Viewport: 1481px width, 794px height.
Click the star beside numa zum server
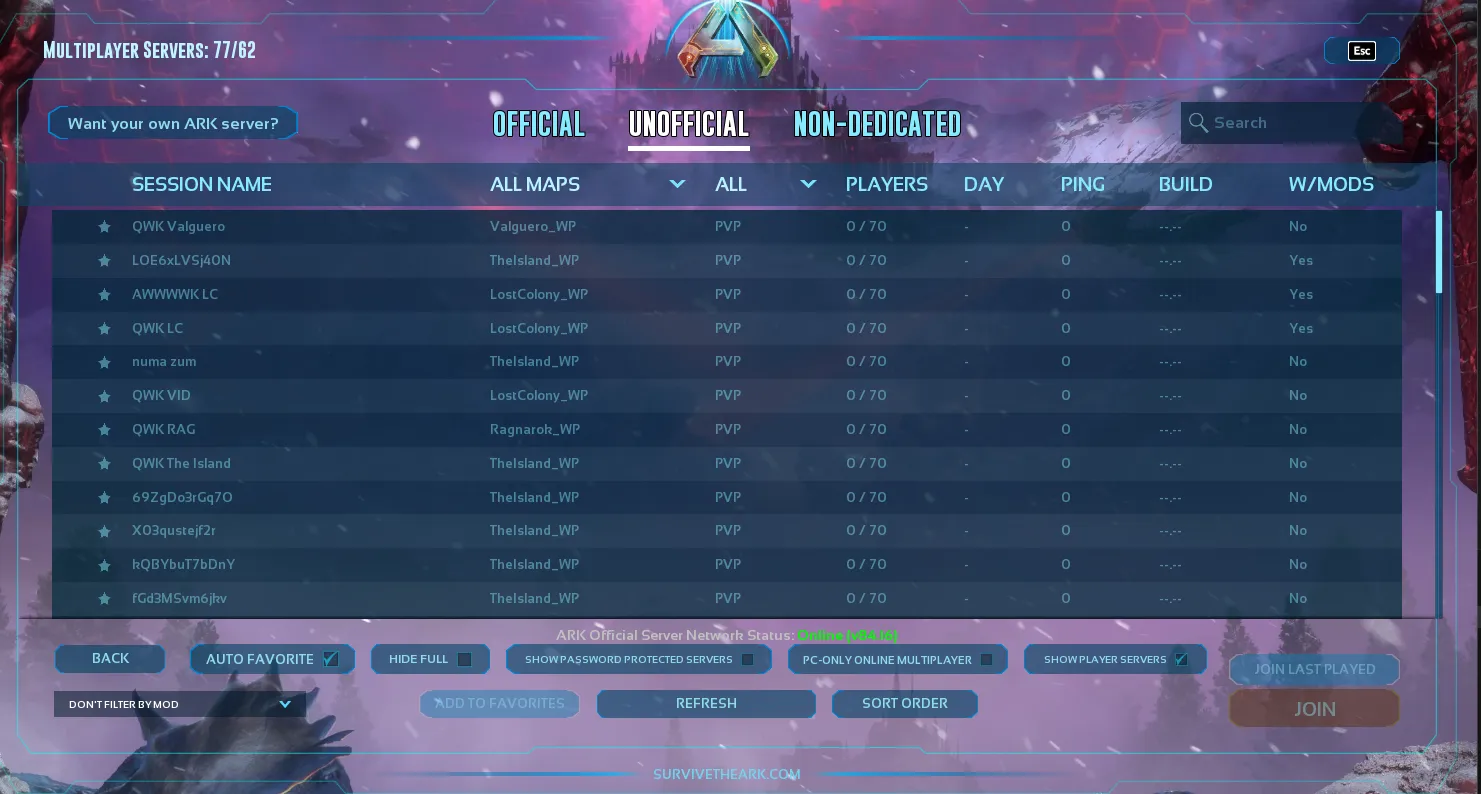click(x=104, y=362)
